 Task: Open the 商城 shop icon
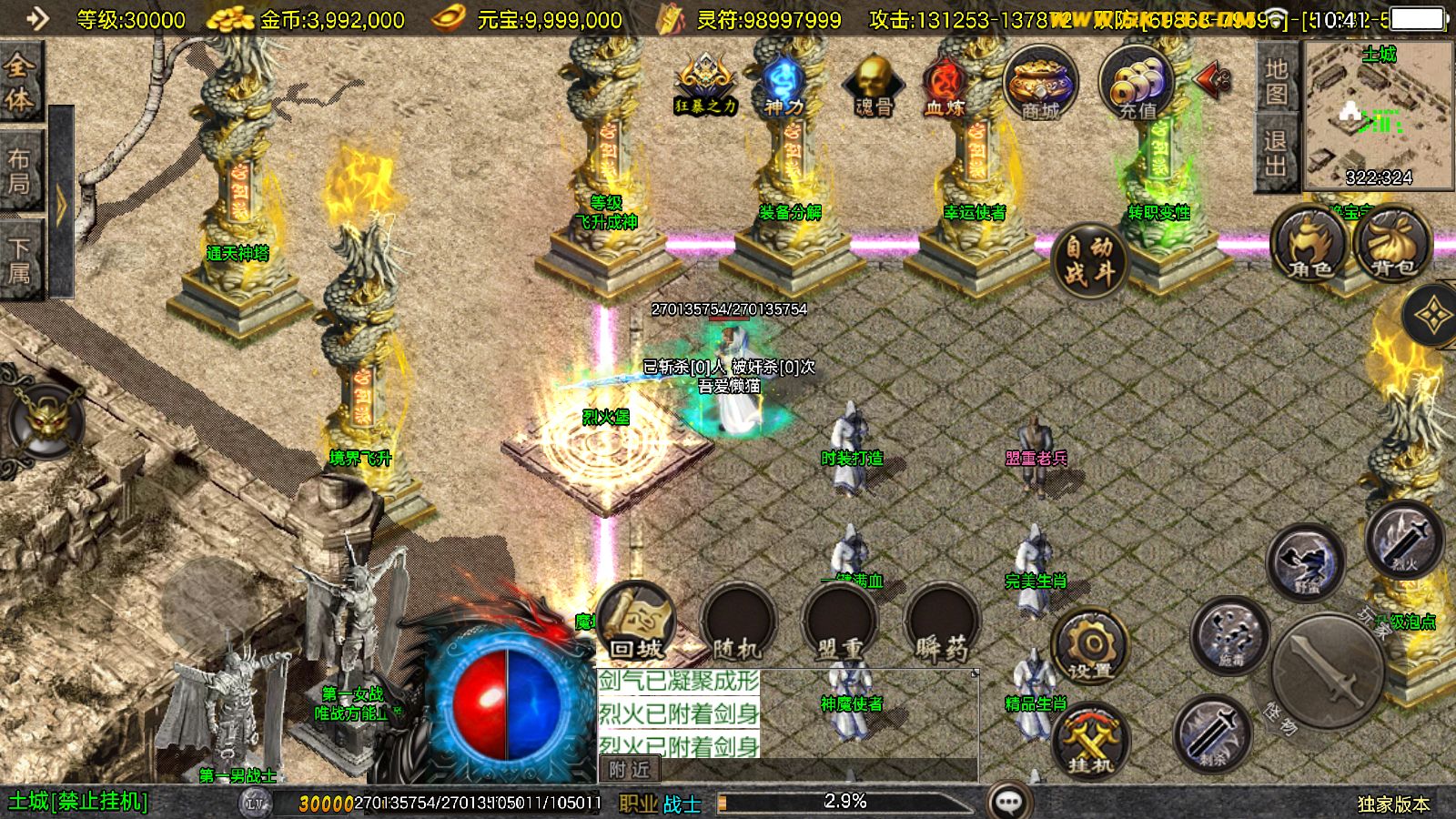tap(1040, 84)
